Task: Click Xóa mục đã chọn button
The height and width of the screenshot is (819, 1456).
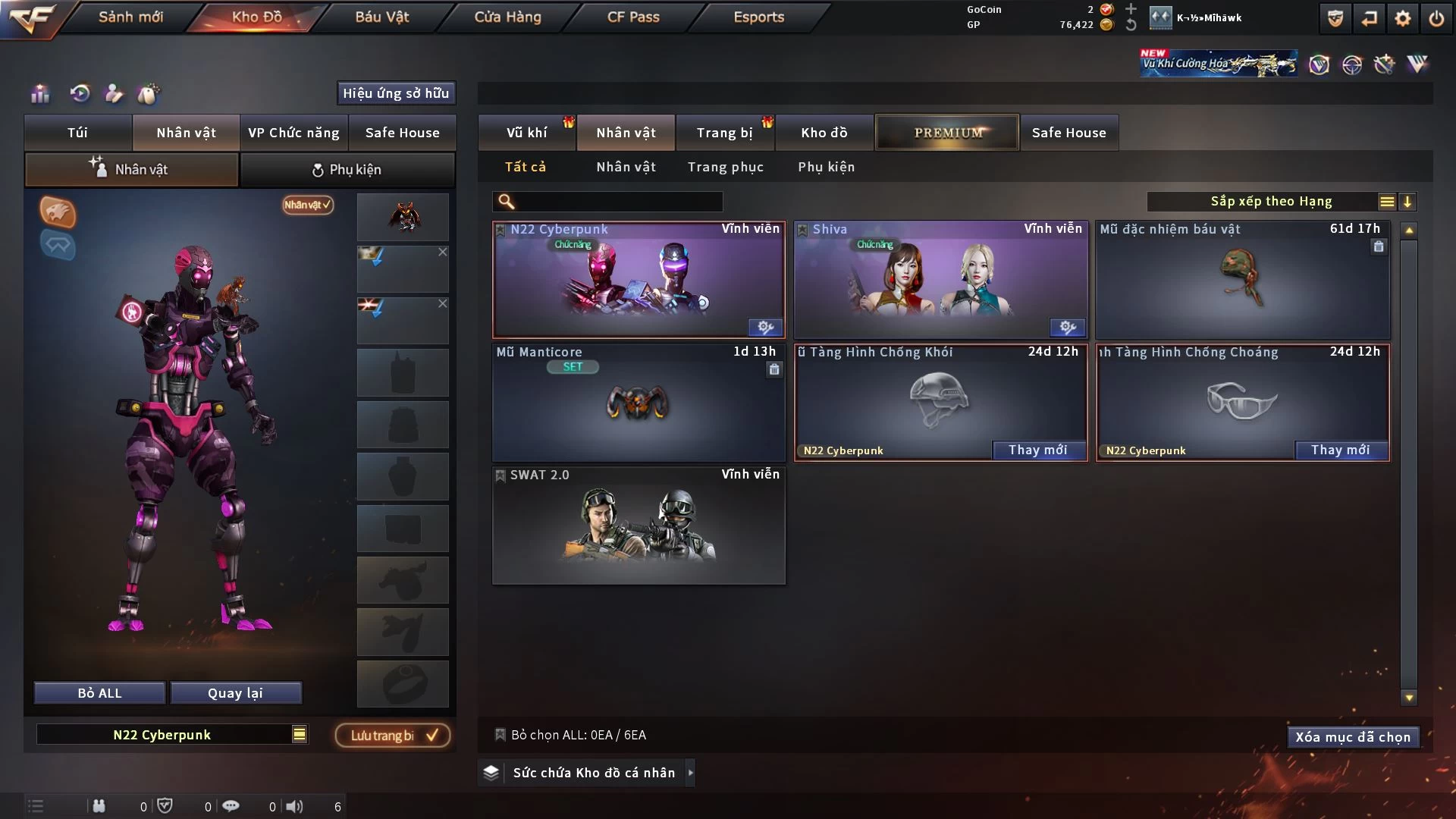Action: point(1352,737)
